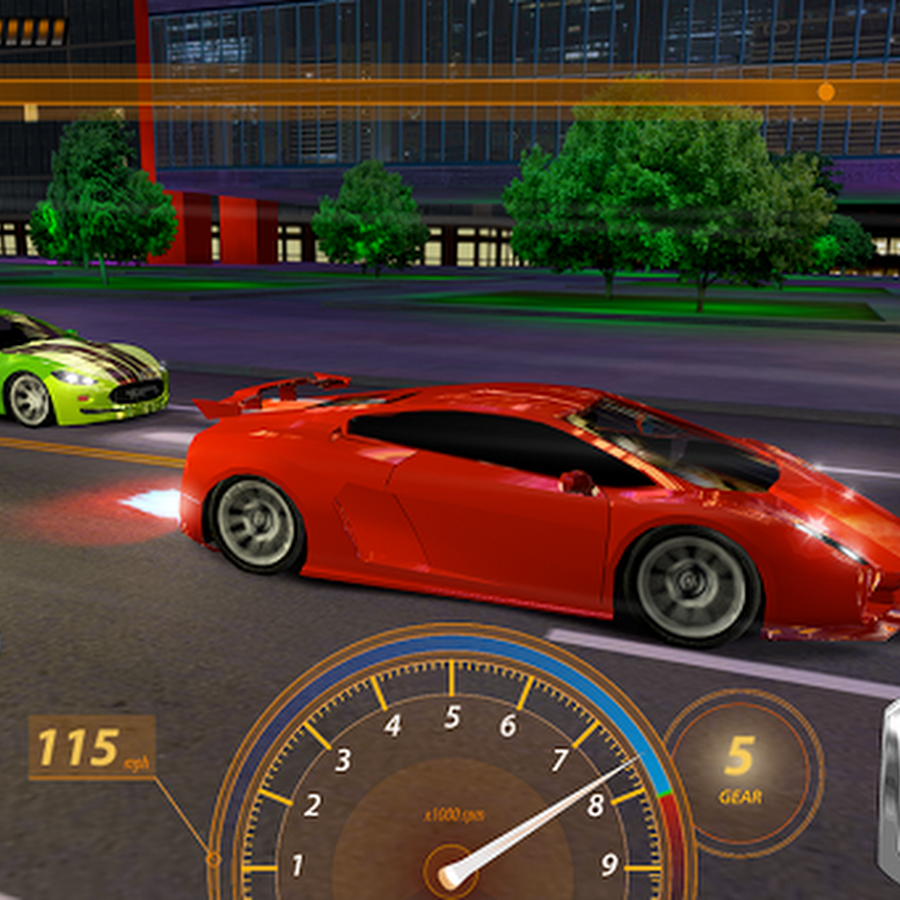The height and width of the screenshot is (900, 900).
Task: Tap the silver gear shift button
Action: [x=889, y=790]
